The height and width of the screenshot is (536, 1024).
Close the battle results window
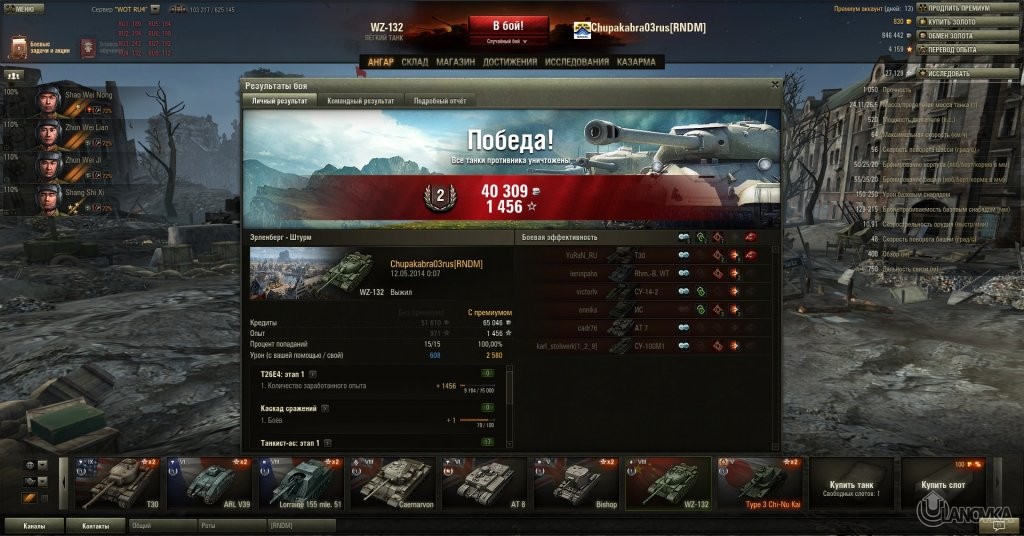pos(774,86)
